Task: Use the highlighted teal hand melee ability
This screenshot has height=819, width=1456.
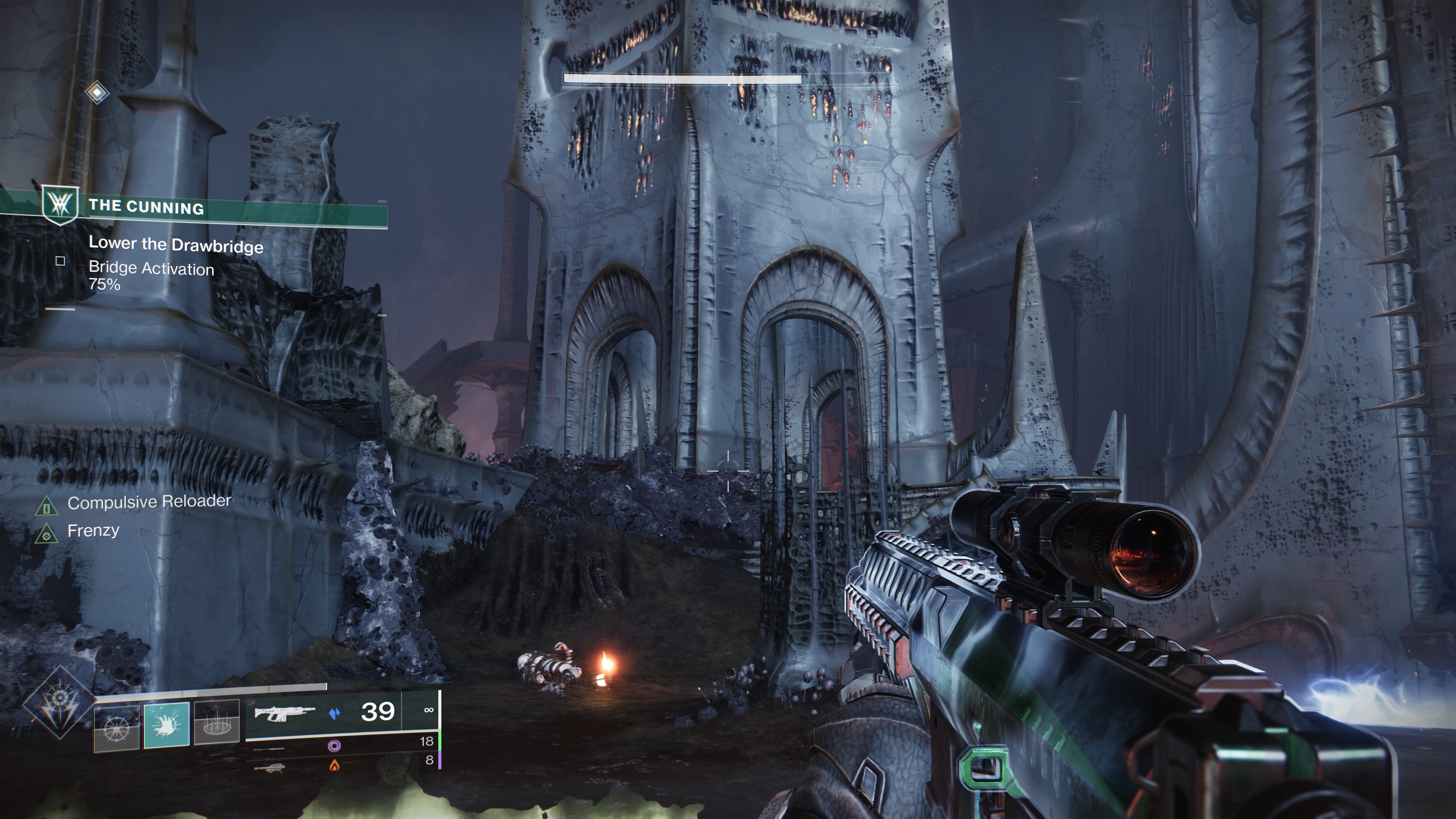Action: point(167,725)
